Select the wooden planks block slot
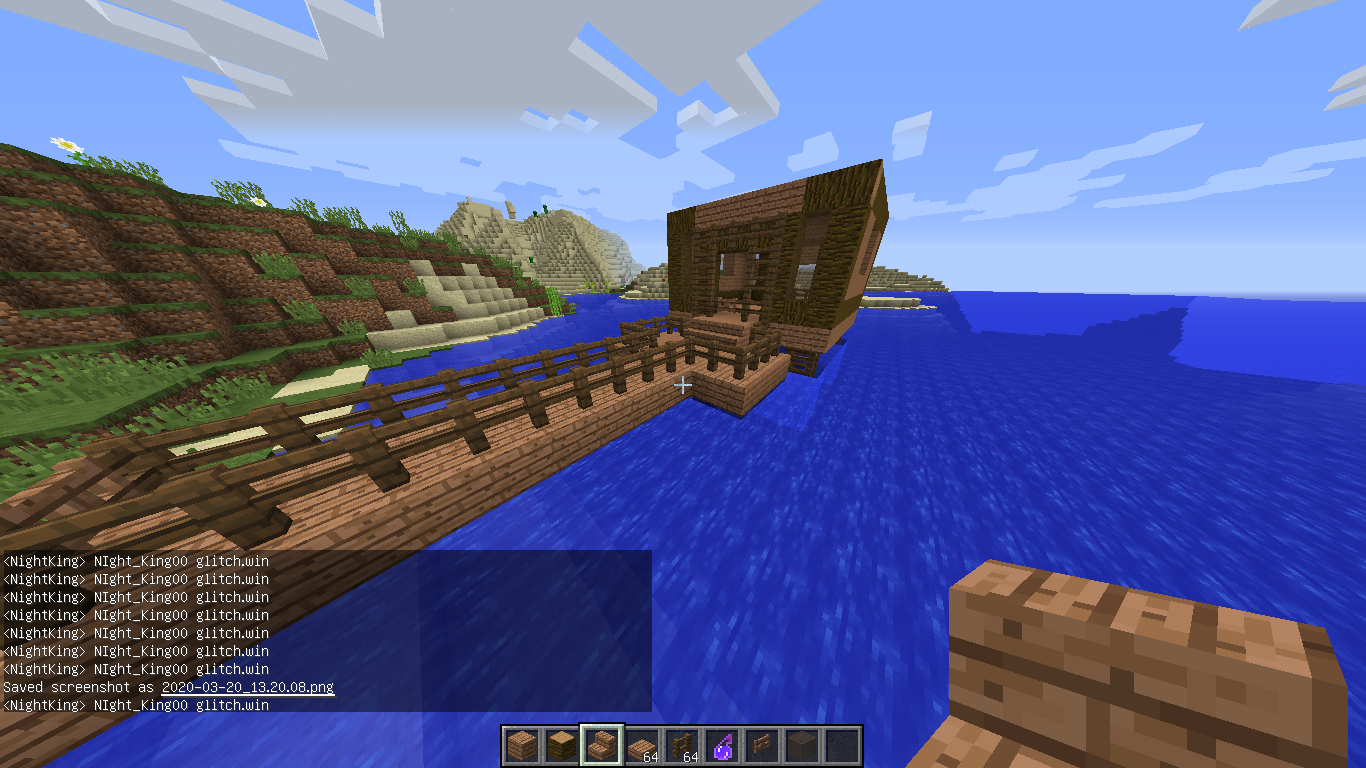Screen dimensions: 1366x768 tap(521, 746)
